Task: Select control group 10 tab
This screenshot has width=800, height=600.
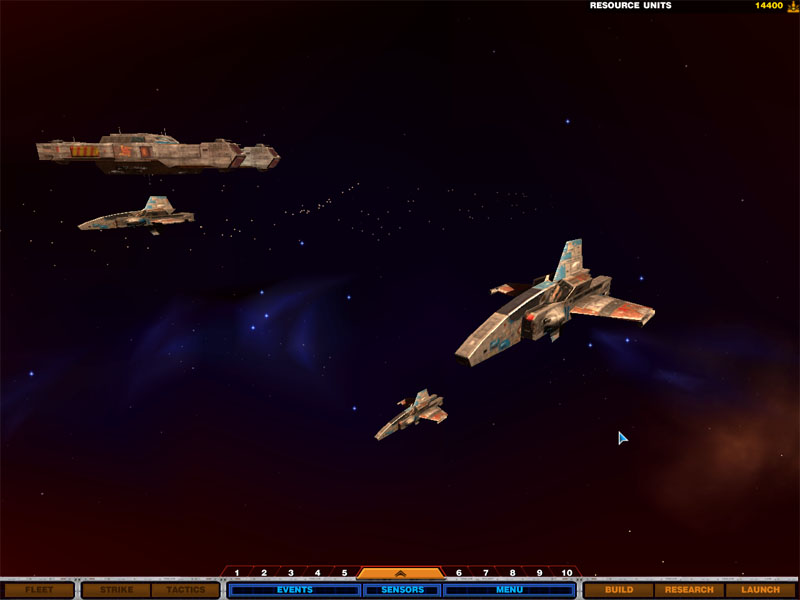Action: [567, 573]
